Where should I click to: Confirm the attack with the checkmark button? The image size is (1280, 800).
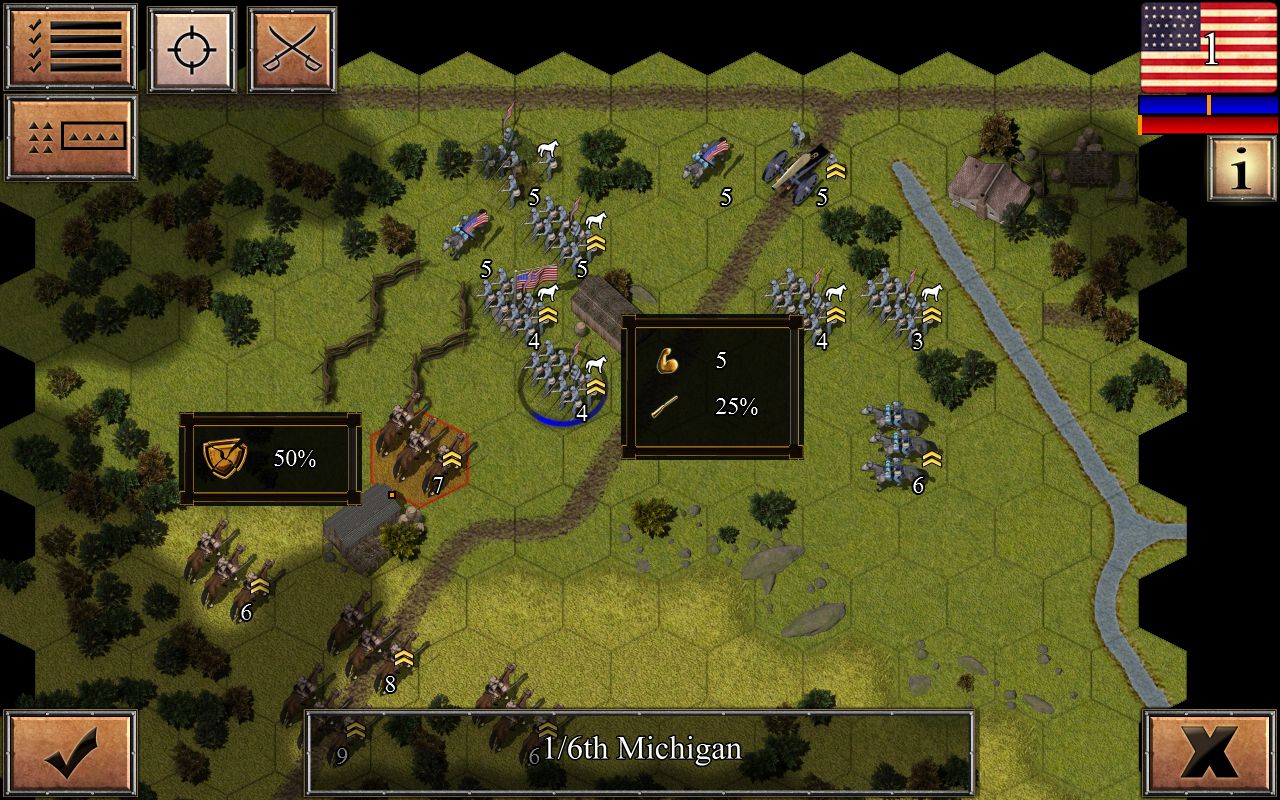pyautogui.click(x=71, y=753)
